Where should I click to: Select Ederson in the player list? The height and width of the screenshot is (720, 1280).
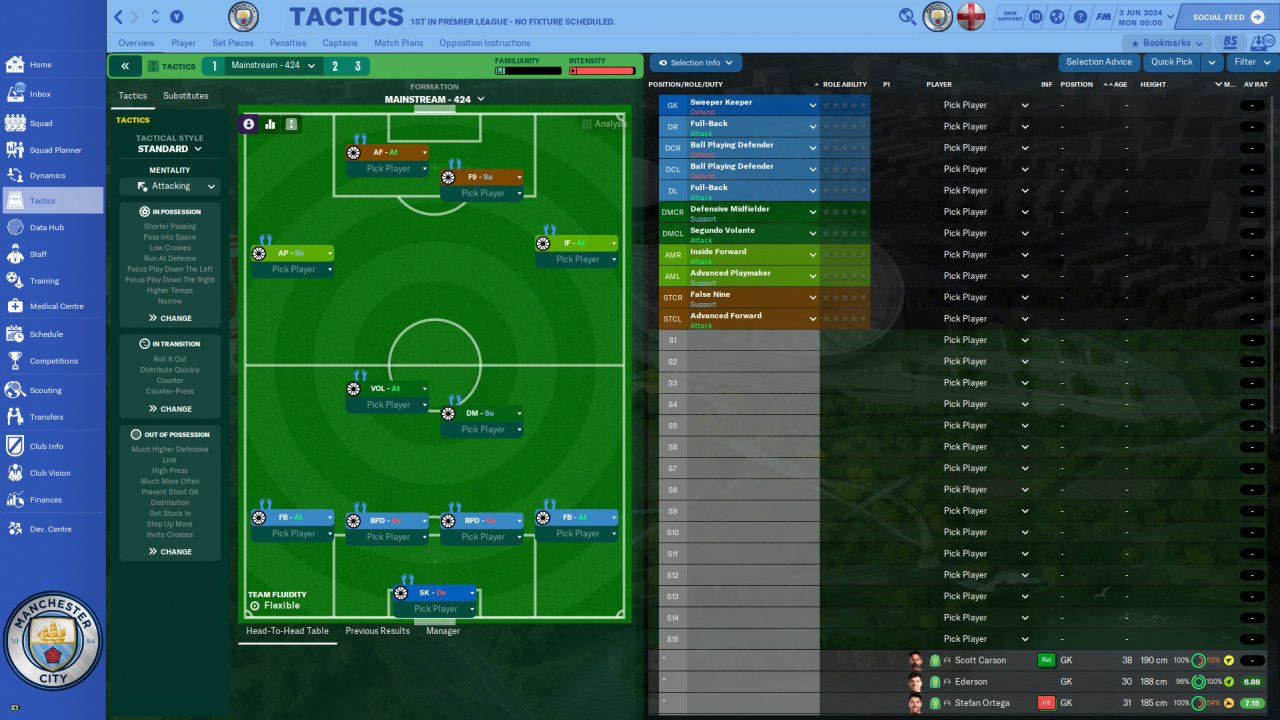tap(971, 682)
